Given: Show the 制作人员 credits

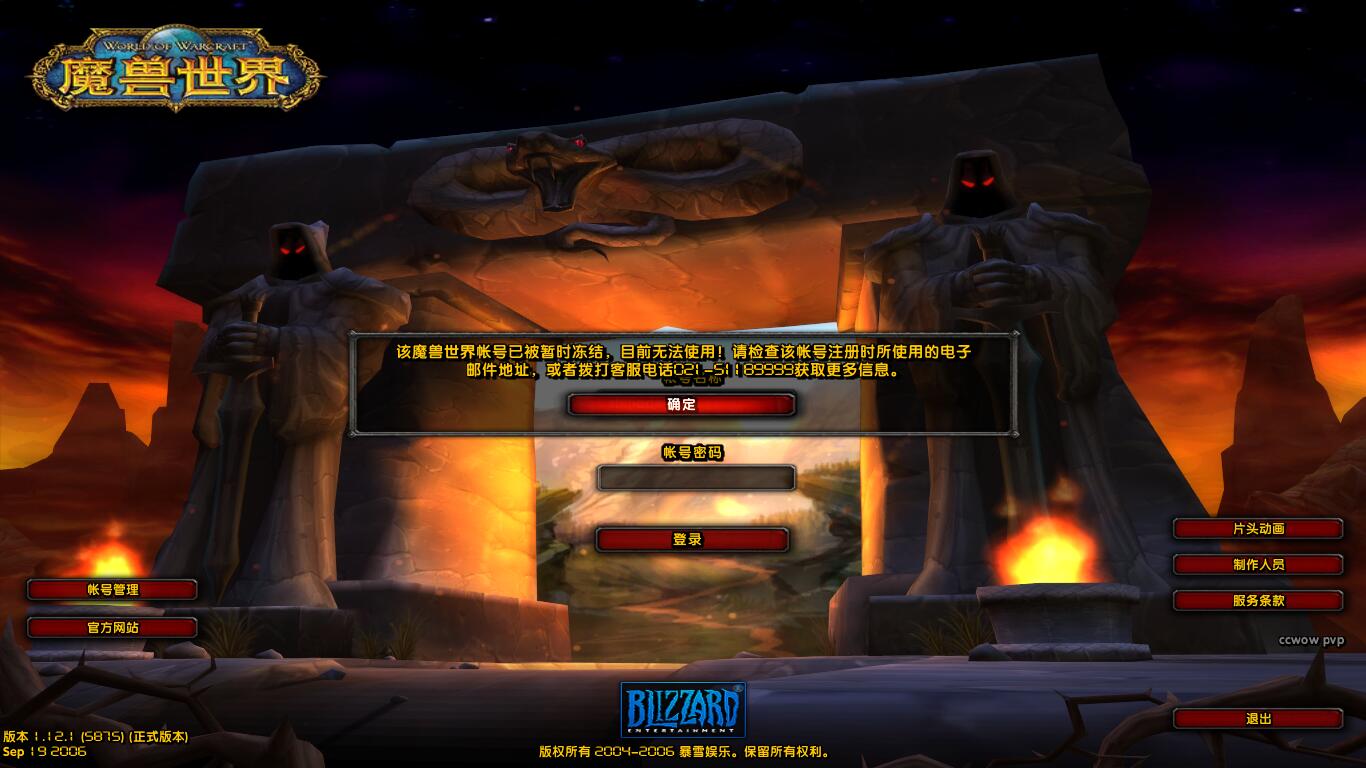Looking at the screenshot, I should click(1257, 565).
